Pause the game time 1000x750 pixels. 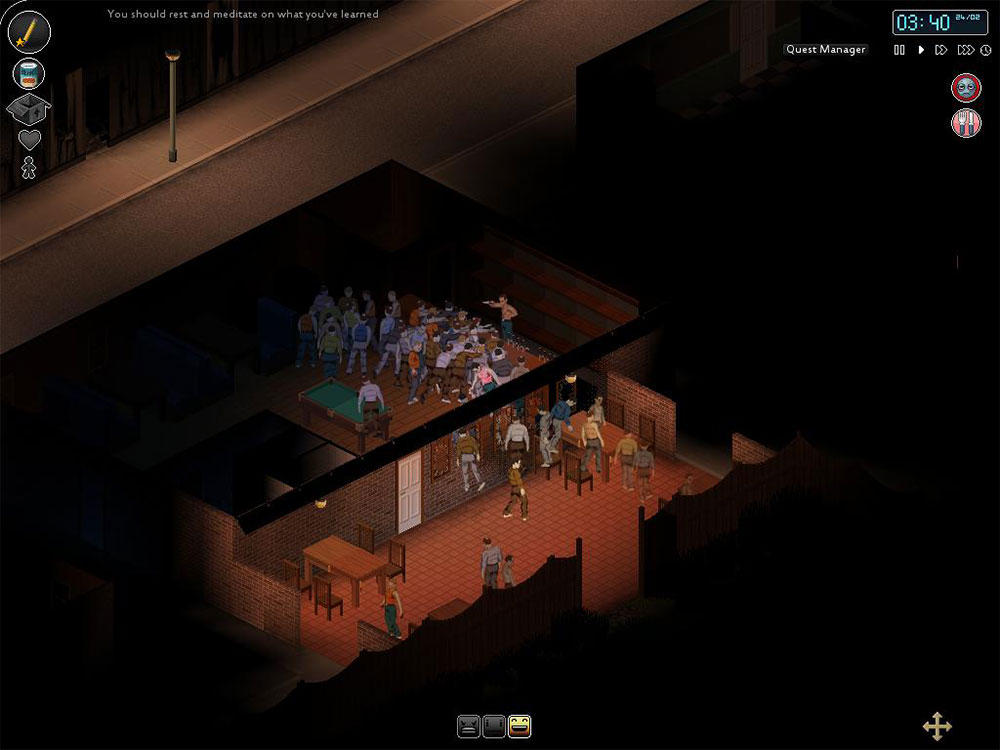[899, 50]
